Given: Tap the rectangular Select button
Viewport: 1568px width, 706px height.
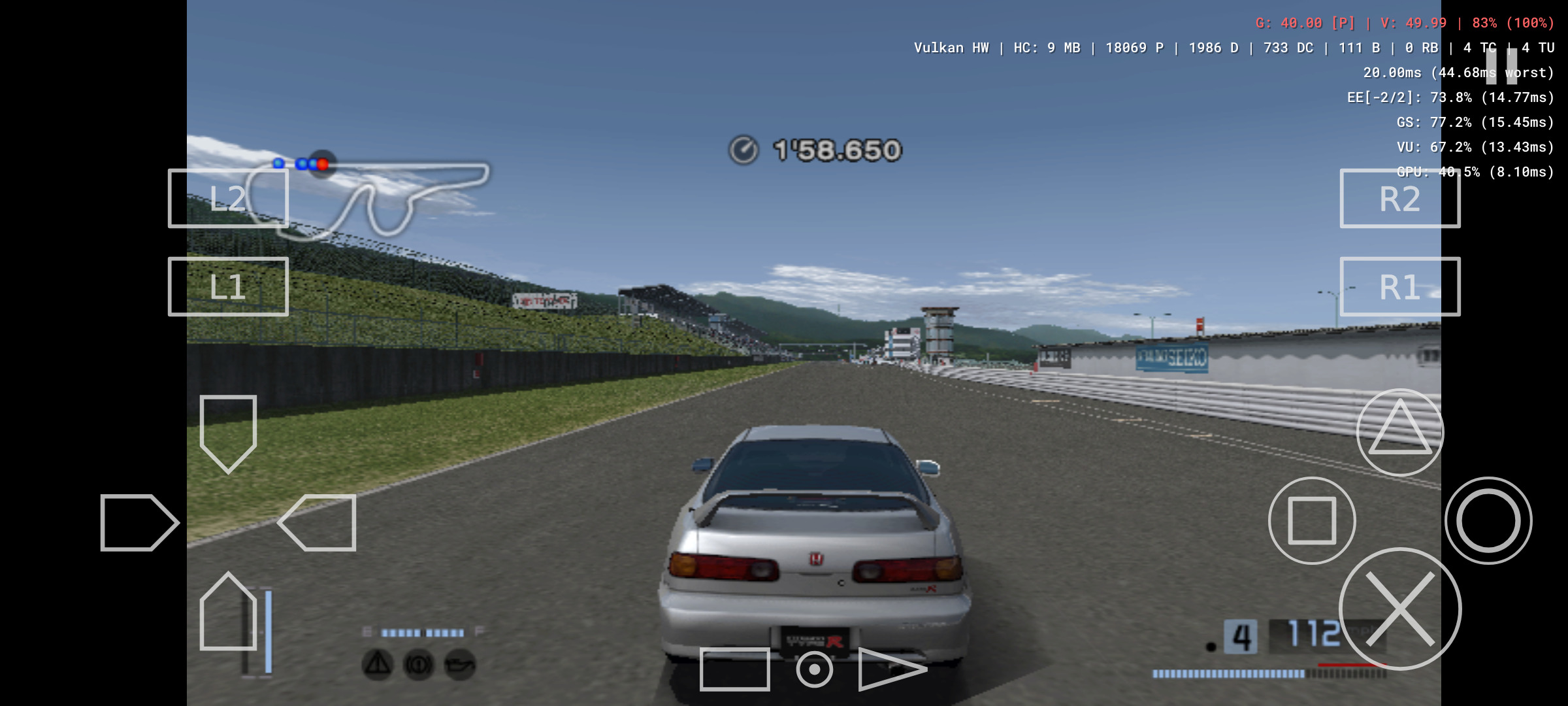Looking at the screenshot, I should click(734, 669).
